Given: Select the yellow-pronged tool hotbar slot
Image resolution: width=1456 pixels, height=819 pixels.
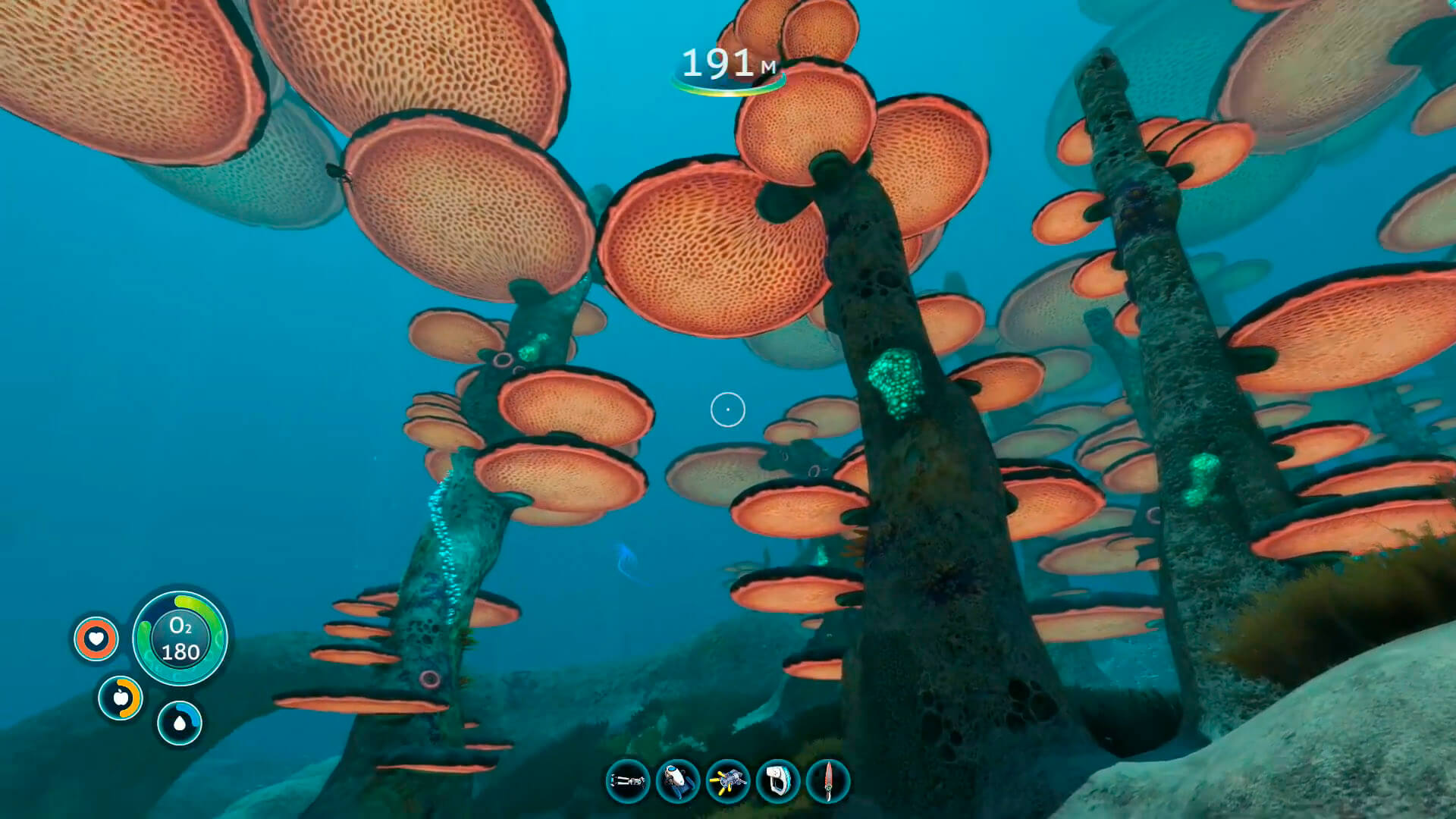Looking at the screenshot, I should [x=728, y=781].
